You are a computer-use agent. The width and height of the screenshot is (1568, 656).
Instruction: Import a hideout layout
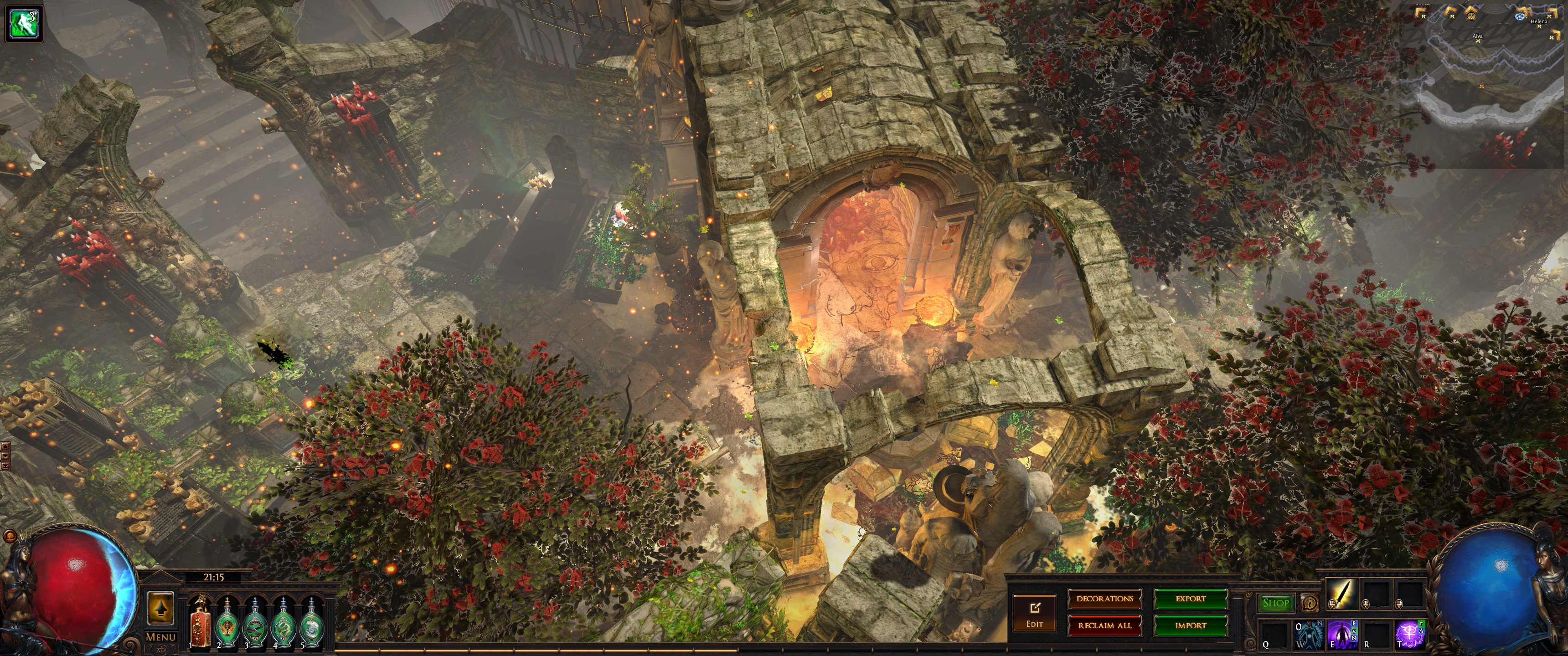click(x=1190, y=625)
